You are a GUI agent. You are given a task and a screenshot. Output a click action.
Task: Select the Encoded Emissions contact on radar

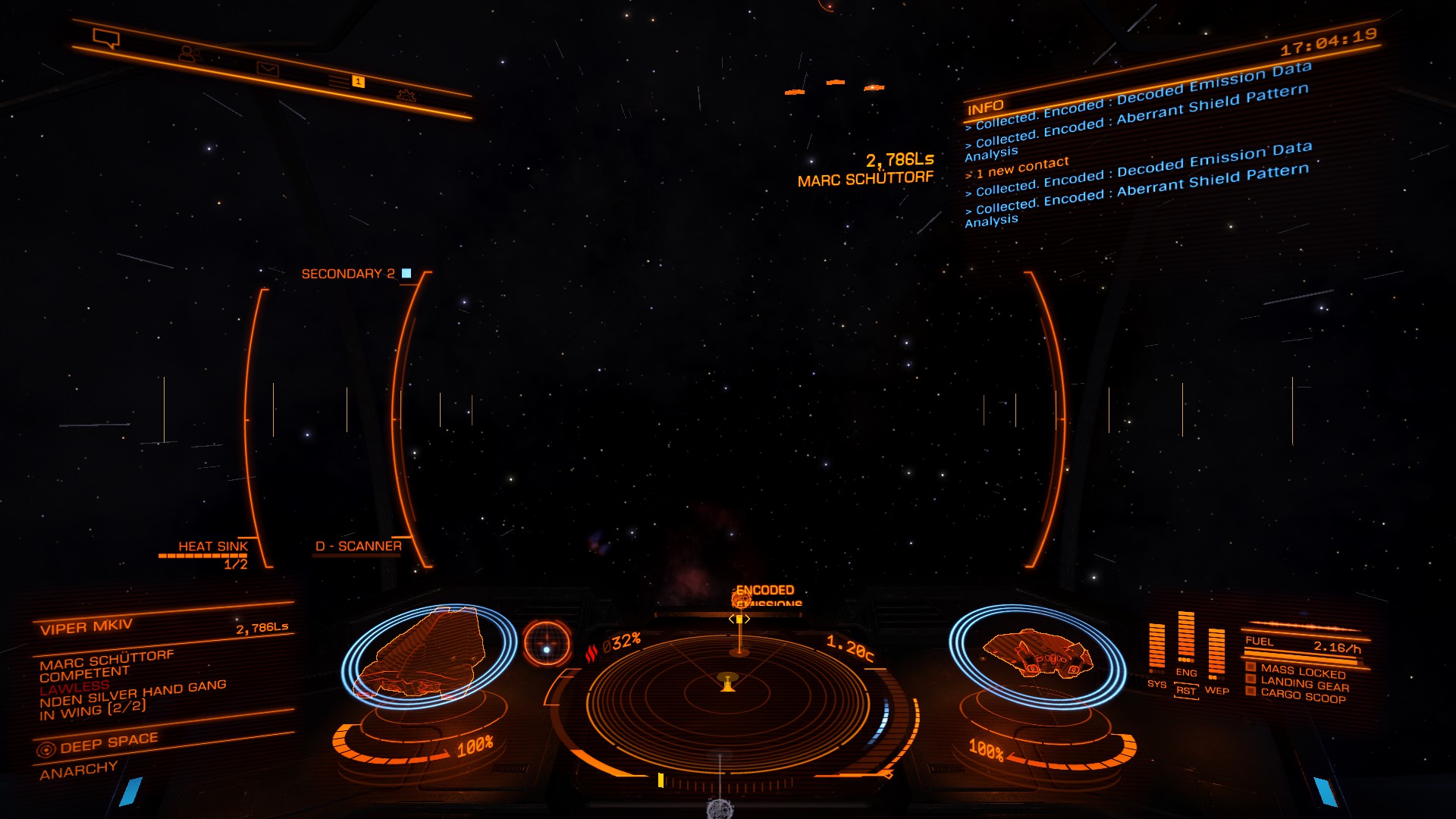click(x=741, y=601)
